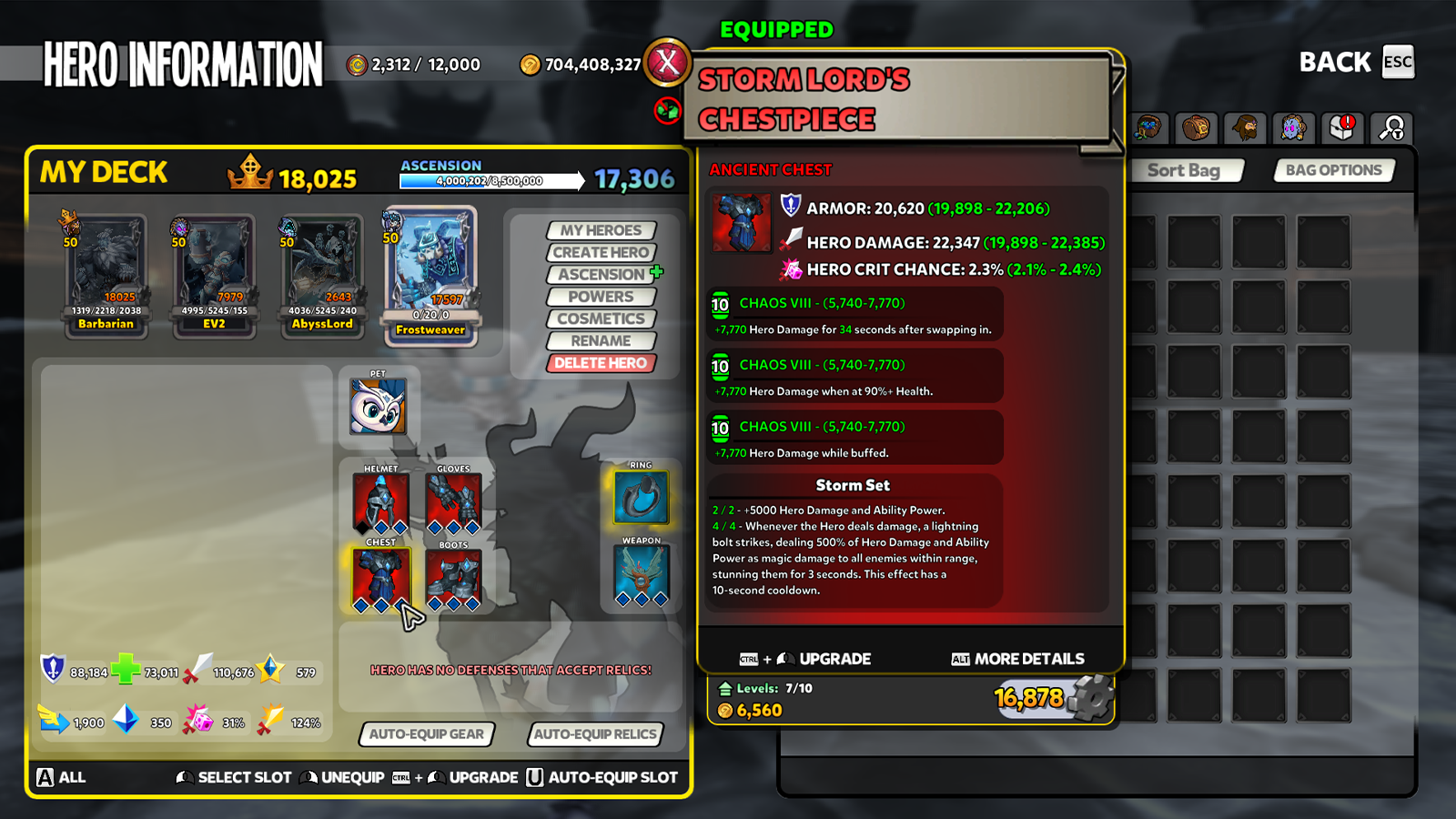Select the equipped helmet slot

[x=380, y=502]
